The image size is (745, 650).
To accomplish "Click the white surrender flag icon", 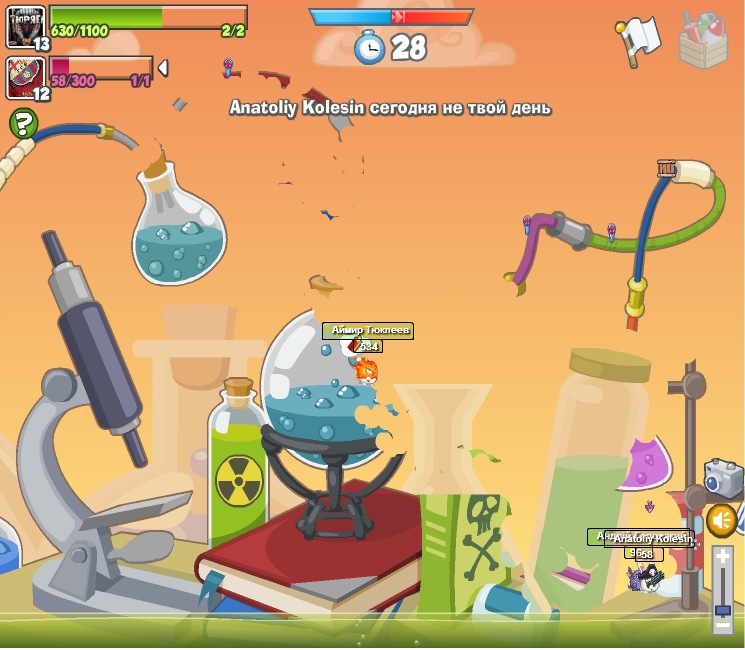I will click(638, 40).
